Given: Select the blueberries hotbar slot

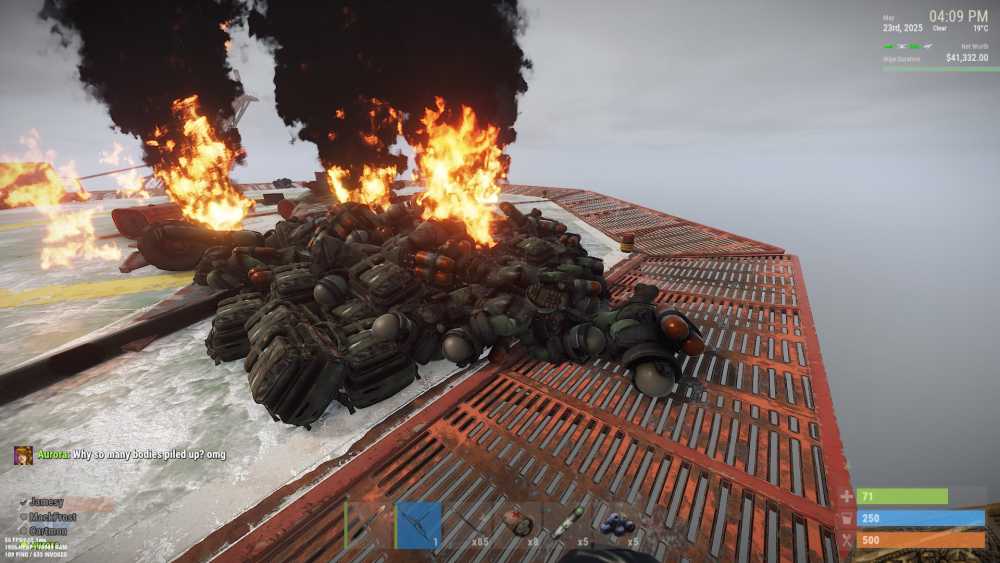Looking at the screenshot, I should (617, 523).
